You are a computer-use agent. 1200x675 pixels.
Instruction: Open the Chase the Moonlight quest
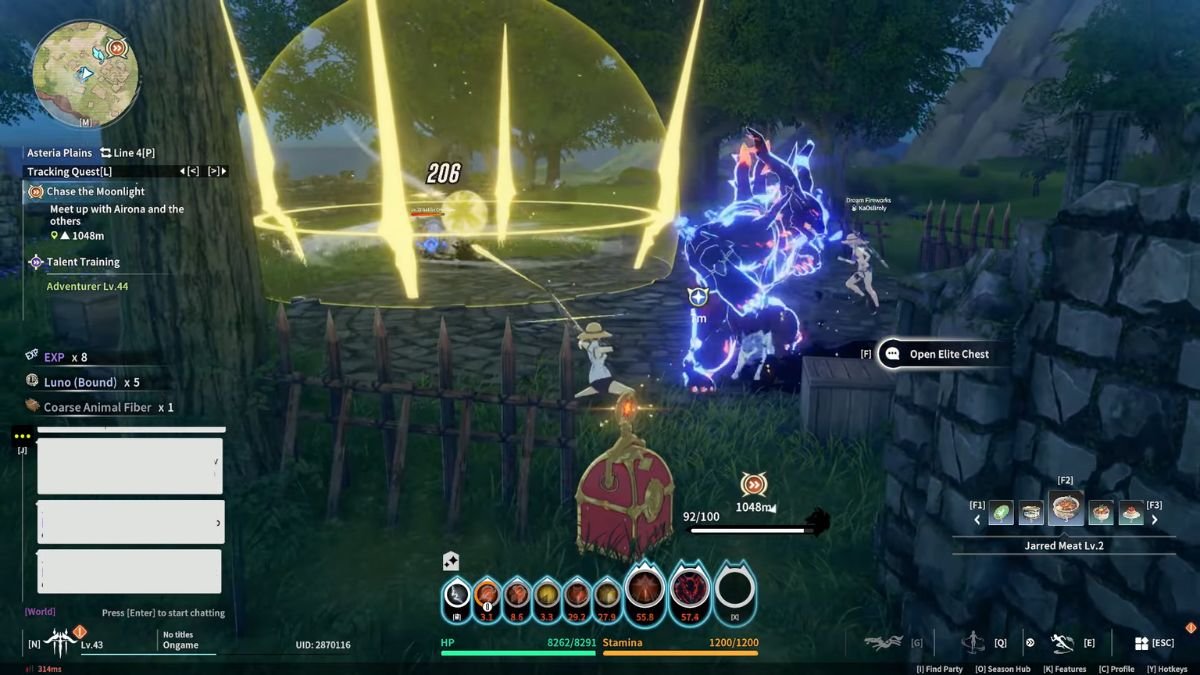[x=96, y=191]
